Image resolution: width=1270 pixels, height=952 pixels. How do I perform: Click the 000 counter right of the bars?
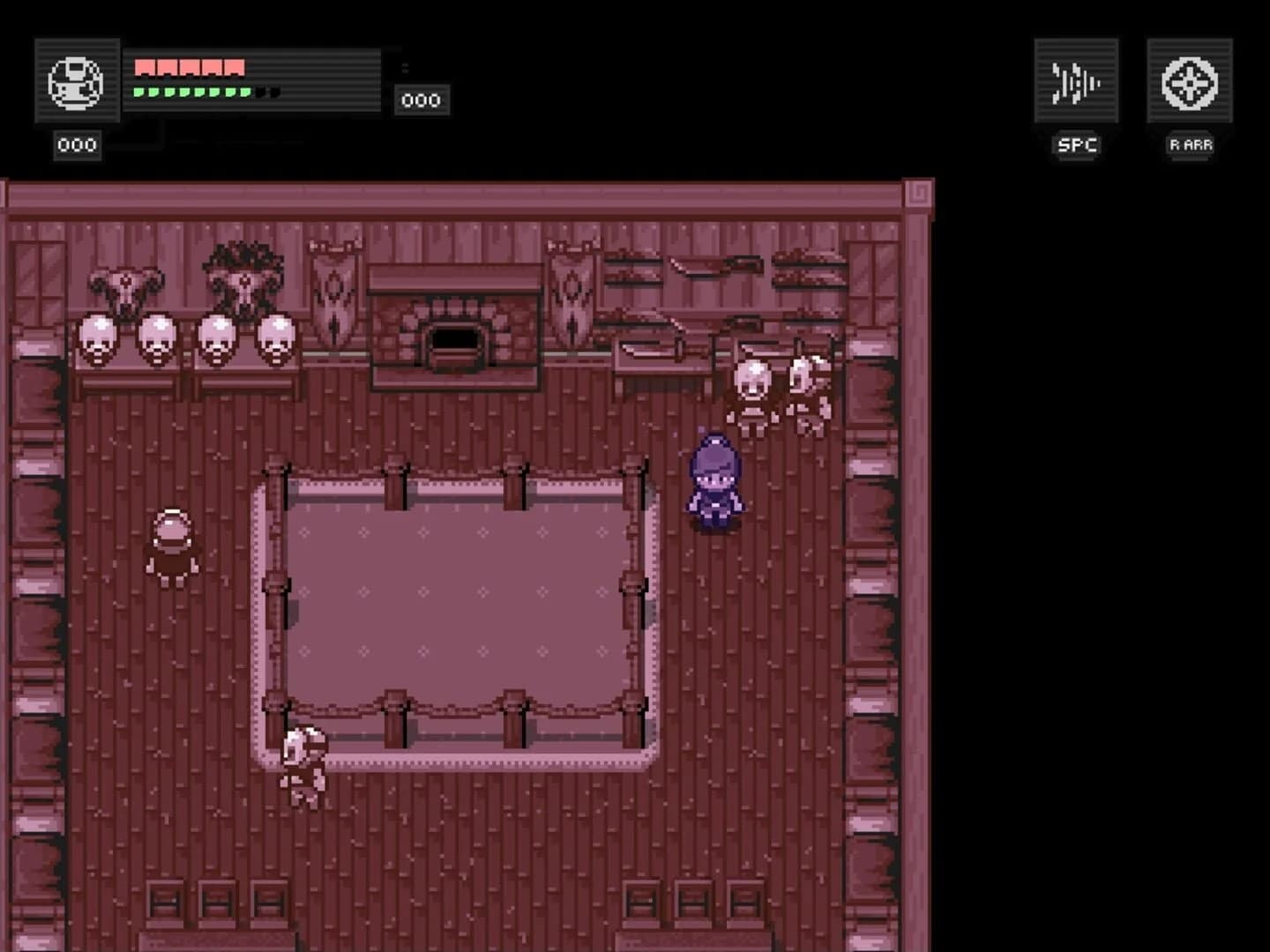click(422, 99)
